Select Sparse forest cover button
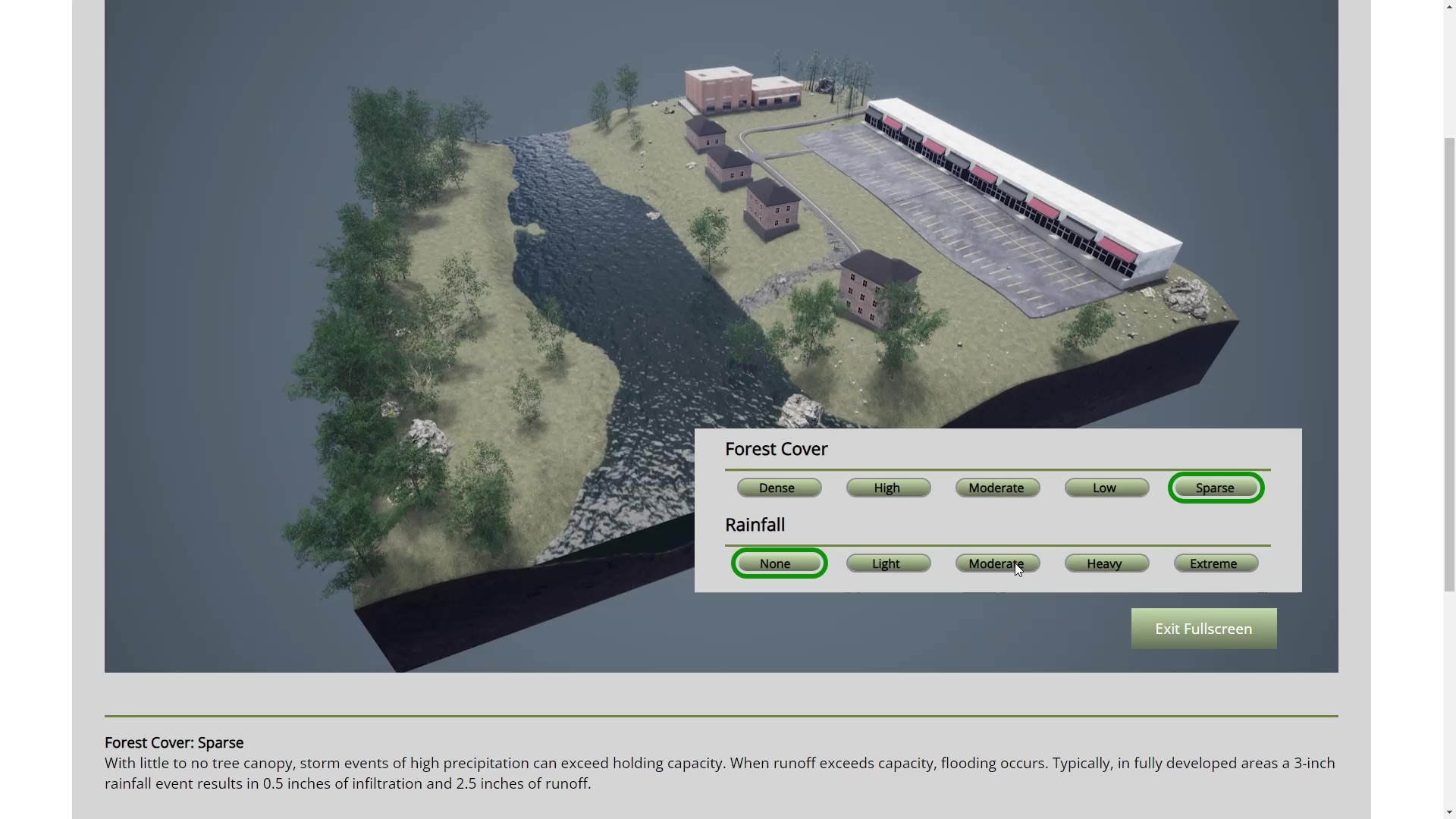 point(1216,488)
